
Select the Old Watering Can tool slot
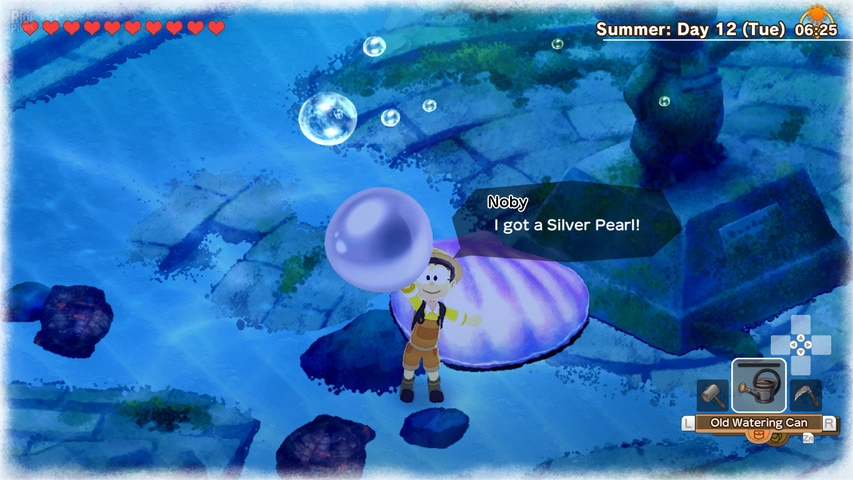click(759, 386)
